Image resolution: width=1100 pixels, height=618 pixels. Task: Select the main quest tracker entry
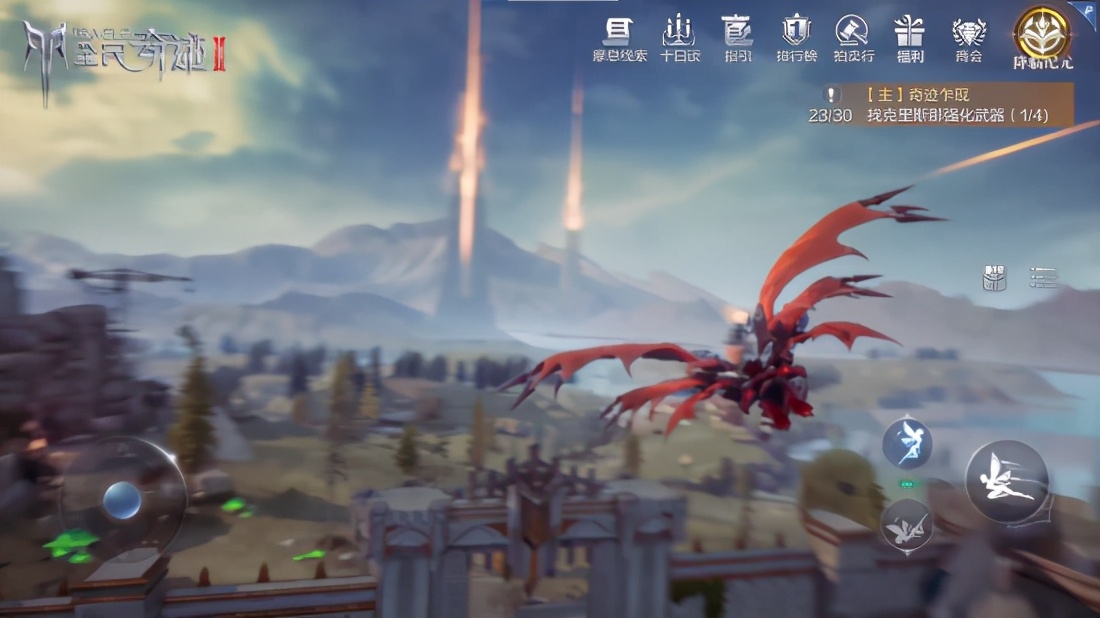955,105
